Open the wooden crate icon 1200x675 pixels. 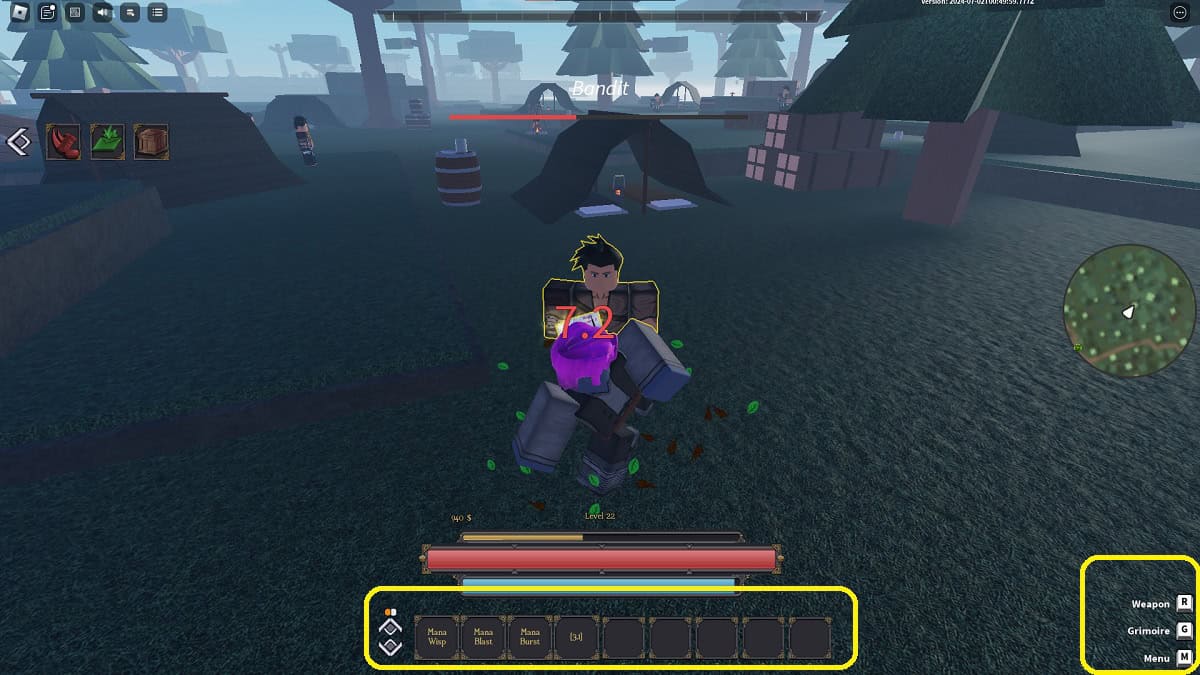click(x=151, y=142)
